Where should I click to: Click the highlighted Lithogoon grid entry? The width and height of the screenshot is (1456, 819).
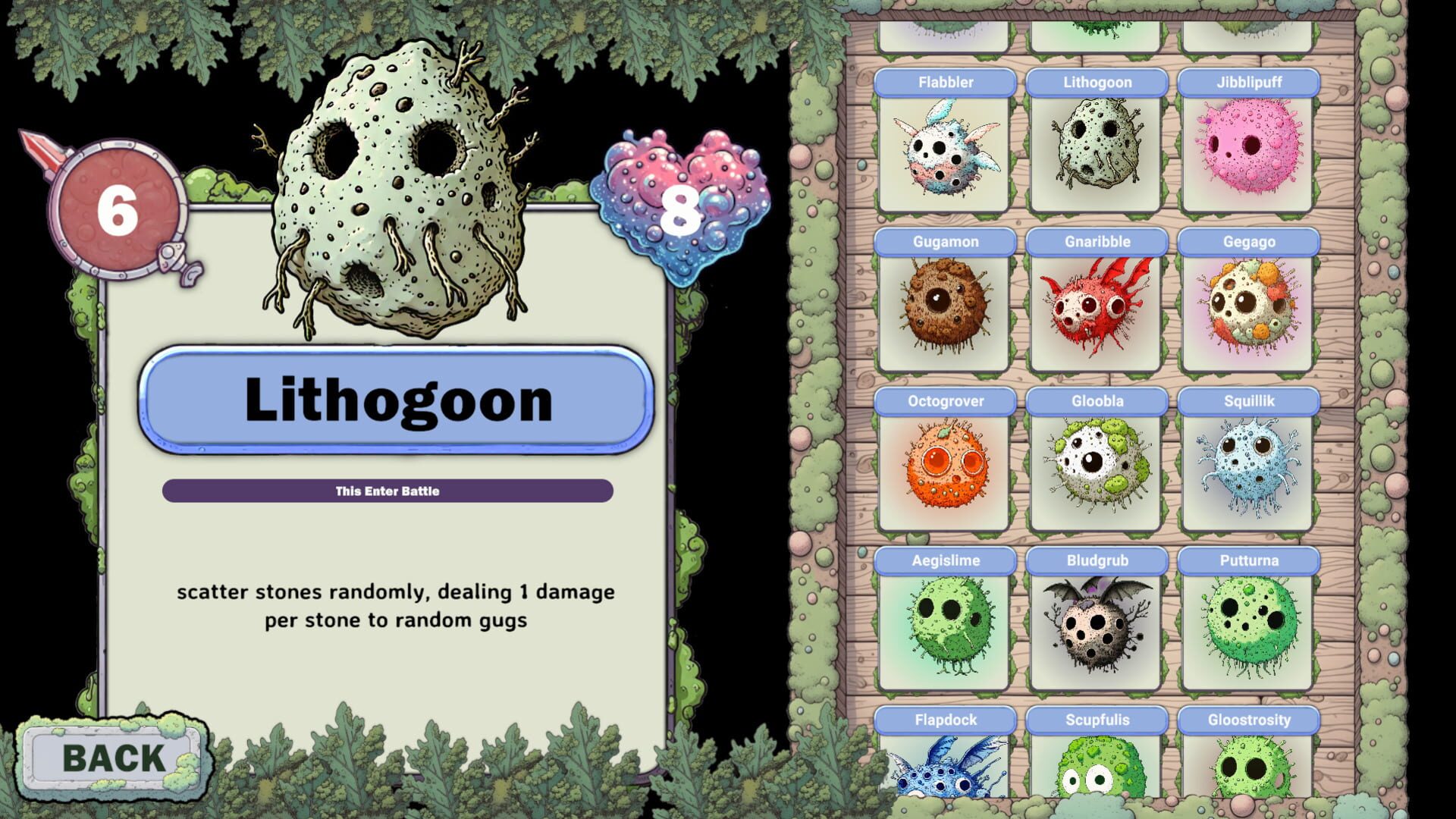(x=1096, y=152)
